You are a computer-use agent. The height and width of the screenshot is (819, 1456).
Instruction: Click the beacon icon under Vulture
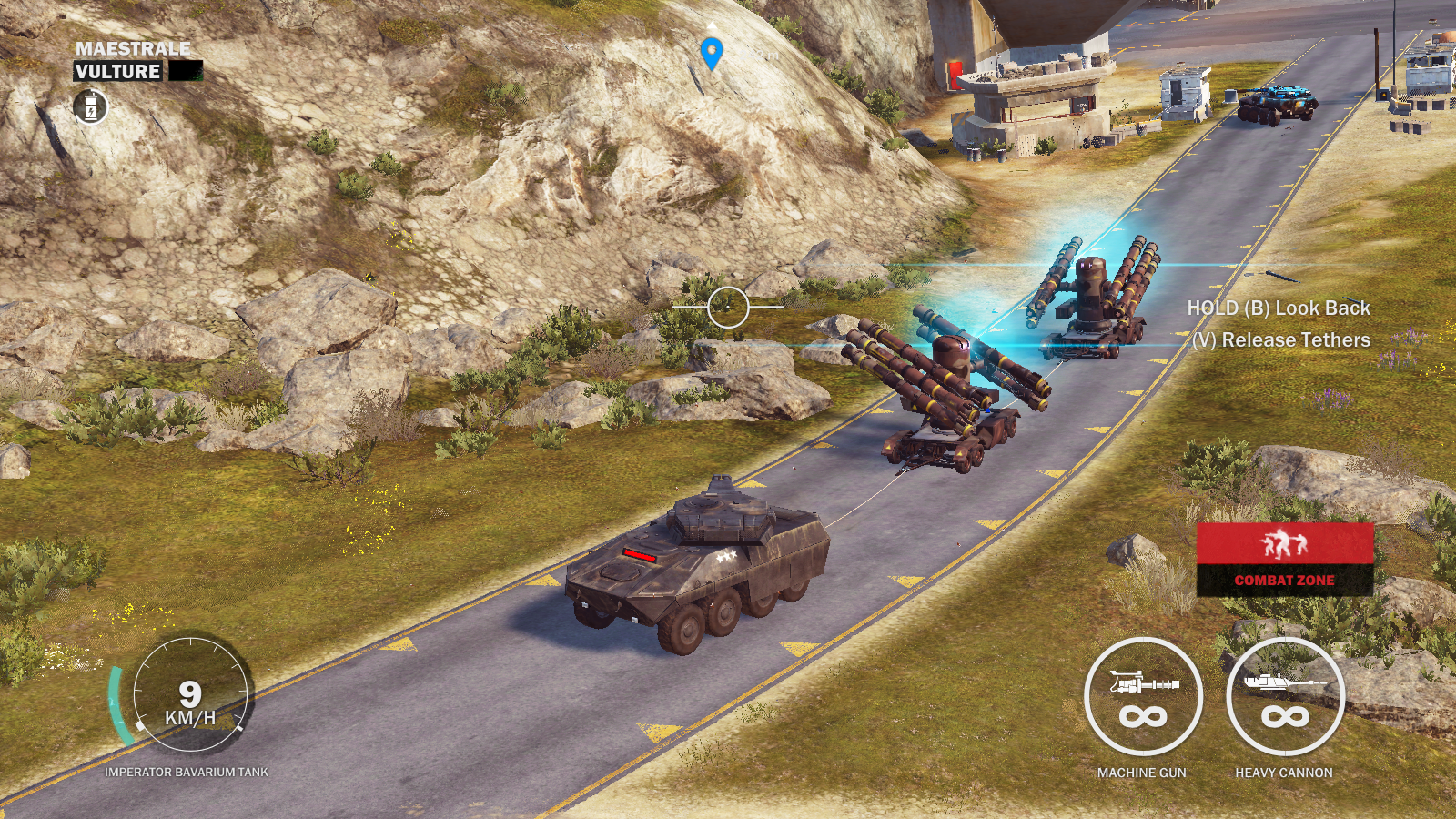point(90,107)
